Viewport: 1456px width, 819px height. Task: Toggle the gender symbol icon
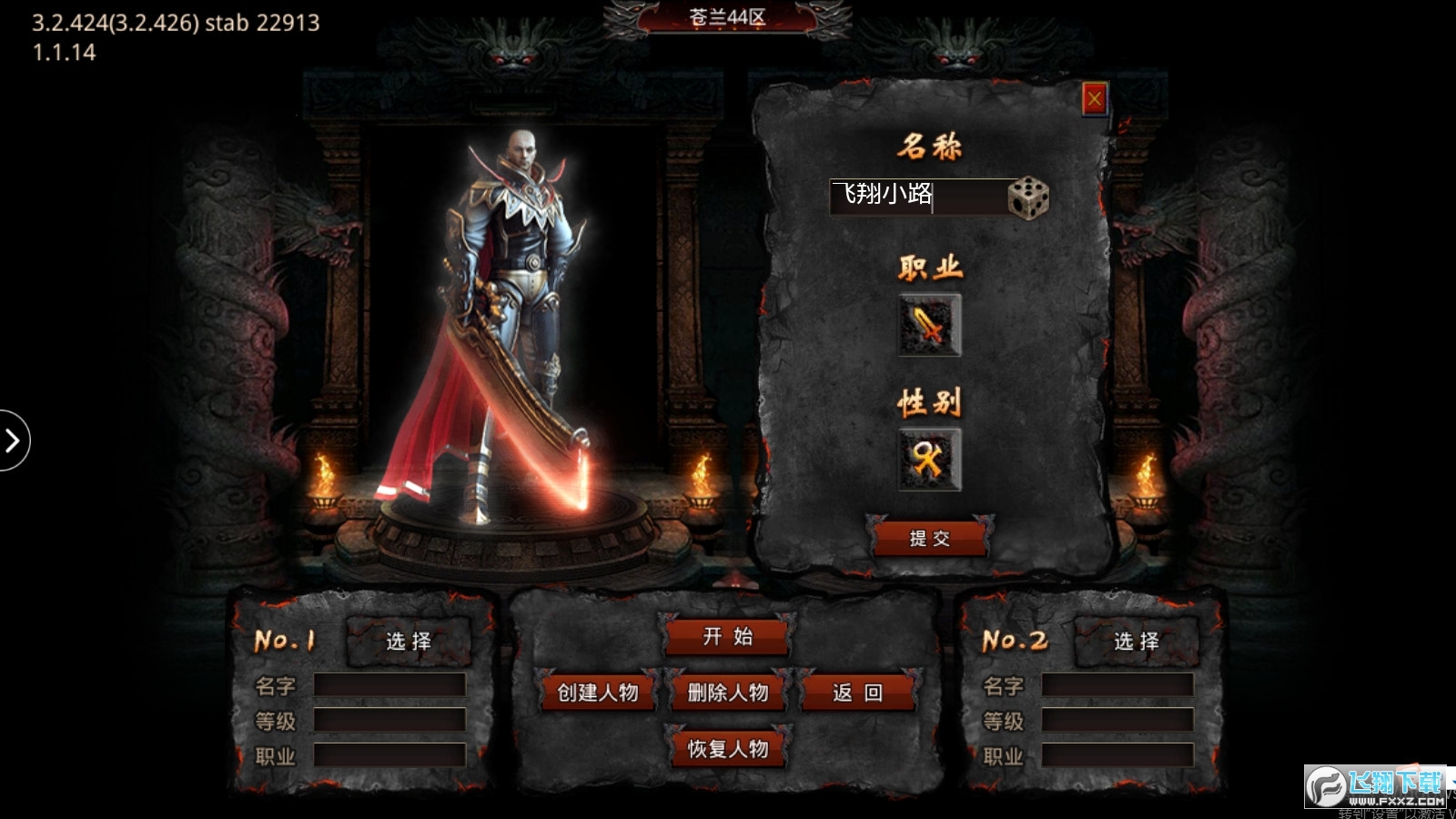coord(929,460)
